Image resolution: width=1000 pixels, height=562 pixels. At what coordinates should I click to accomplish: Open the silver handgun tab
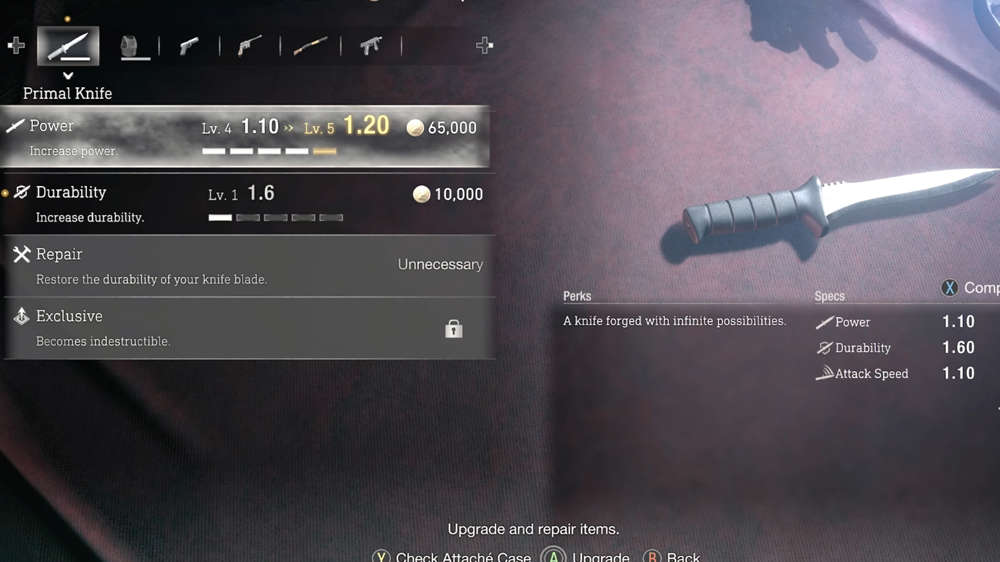coord(188,47)
